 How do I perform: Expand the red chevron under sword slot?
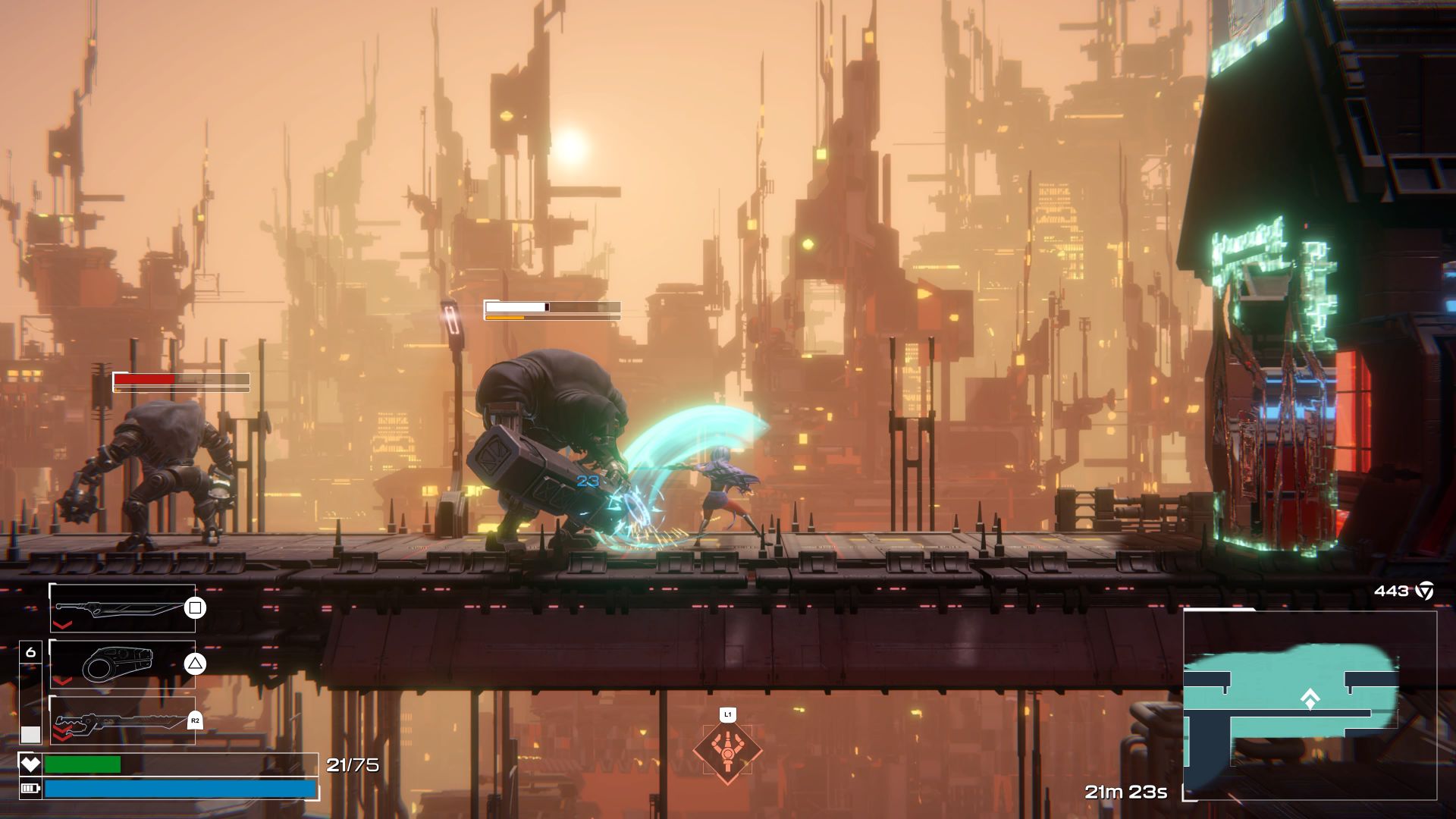click(62, 625)
